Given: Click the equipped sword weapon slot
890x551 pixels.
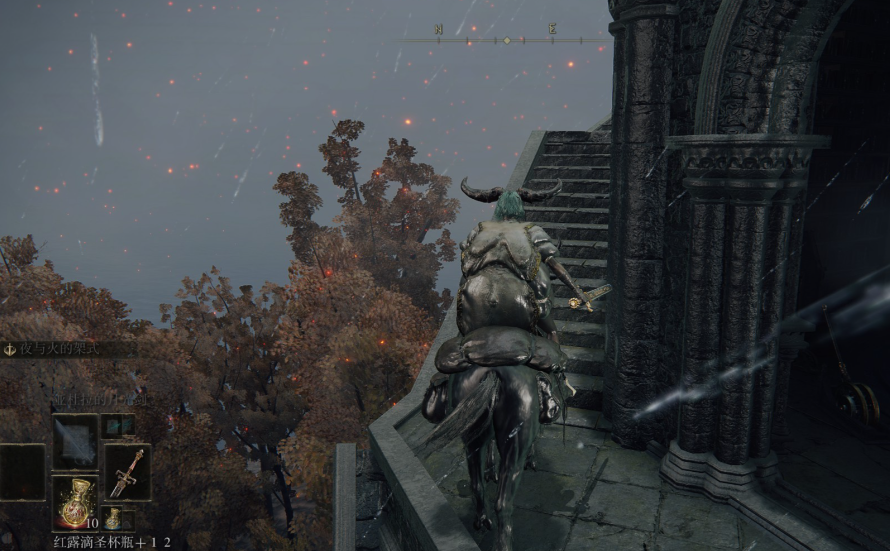Looking at the screenshot, I should pos(127,471).
